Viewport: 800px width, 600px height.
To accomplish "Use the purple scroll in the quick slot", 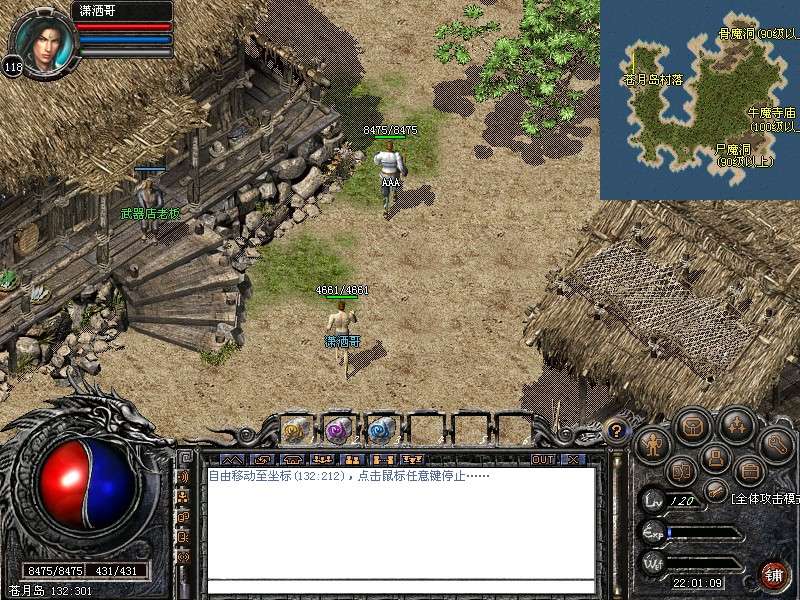I will (x=337, y=429).
